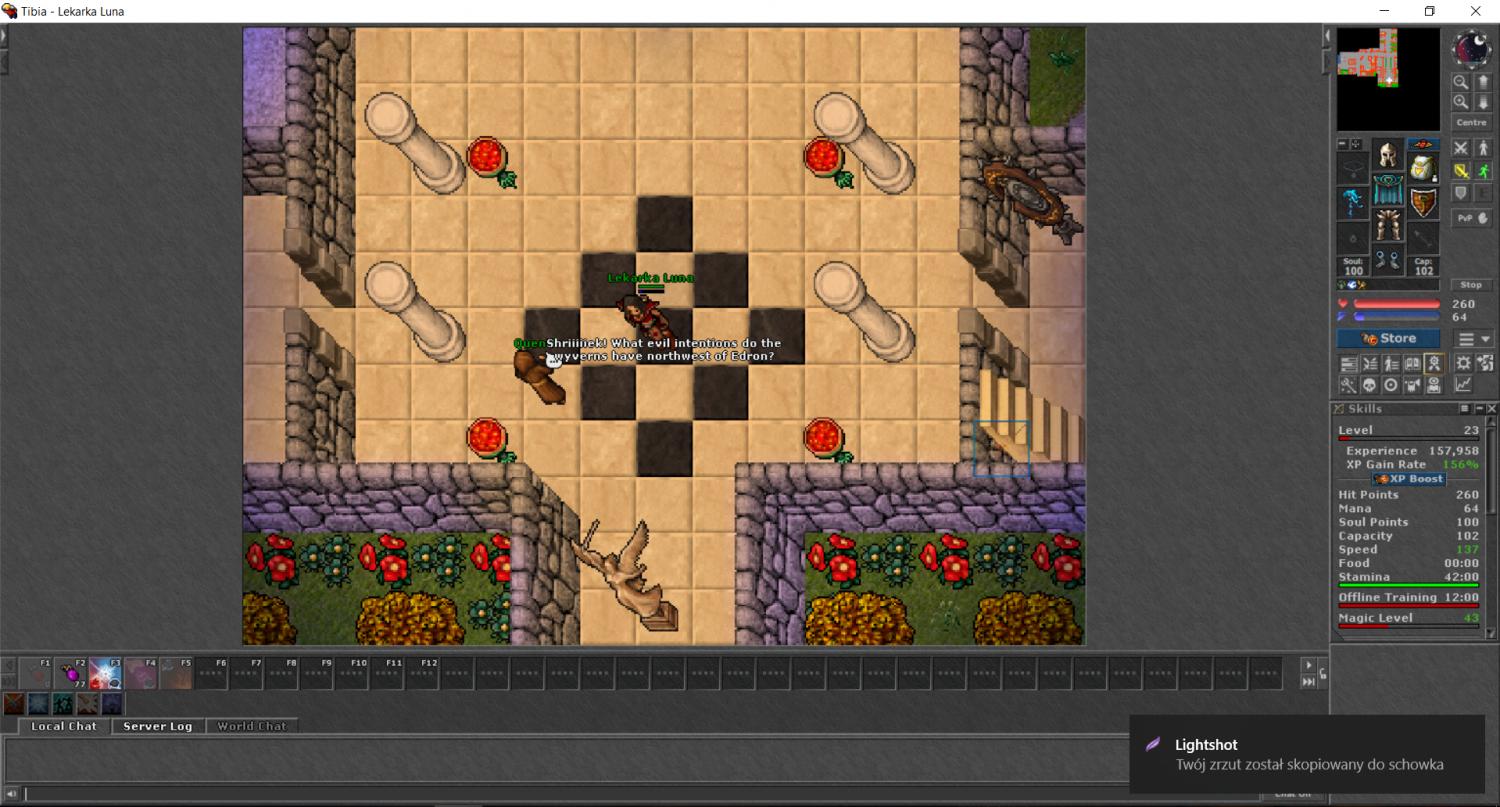Image resolution: width=1500 pixels, height=807 pixels.
Task: Click the Centre button under the minimap
Action: point(1471,122)
